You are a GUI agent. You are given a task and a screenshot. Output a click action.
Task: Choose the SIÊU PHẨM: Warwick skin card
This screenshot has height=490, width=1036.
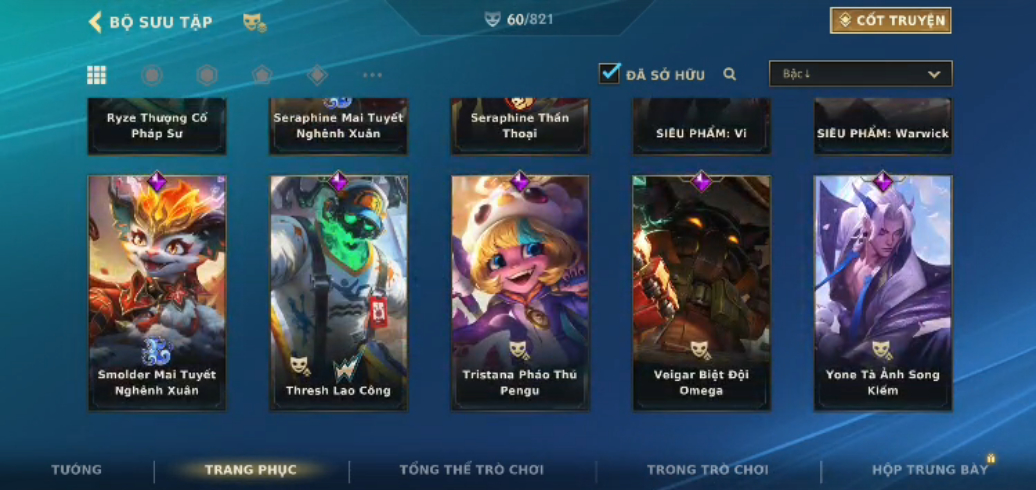(882, 126)
